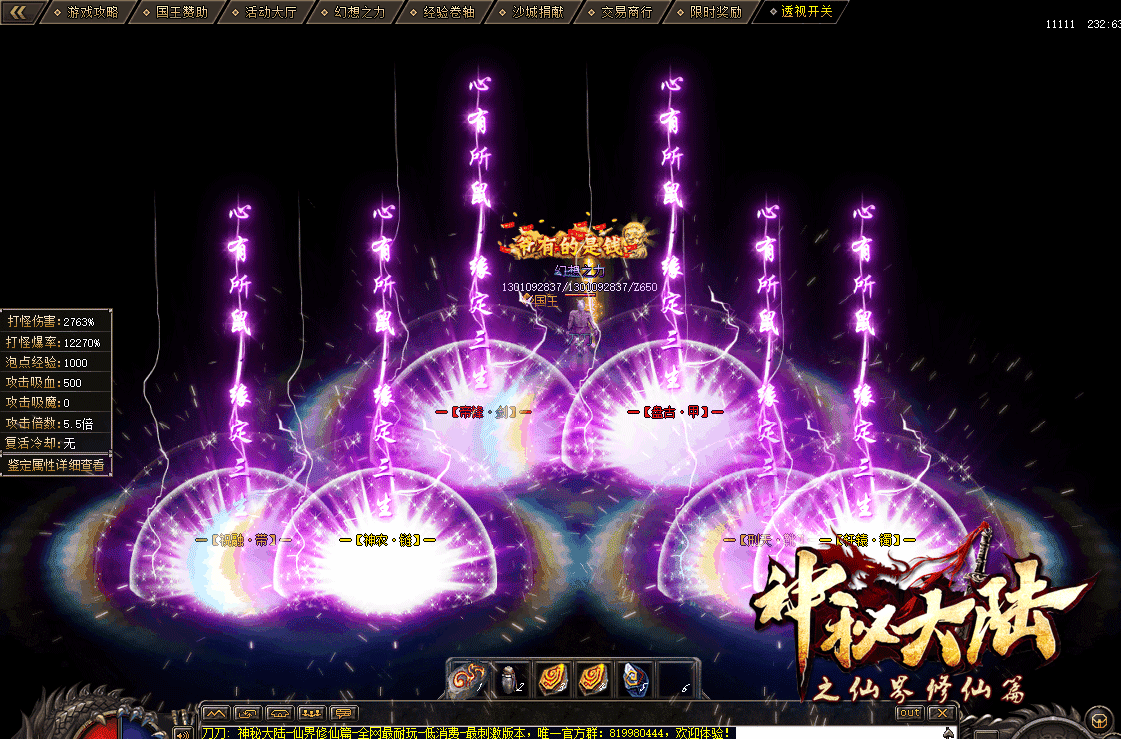
Task: Click the round gold emblem button at bottom right
Action: pos(1099,719)
